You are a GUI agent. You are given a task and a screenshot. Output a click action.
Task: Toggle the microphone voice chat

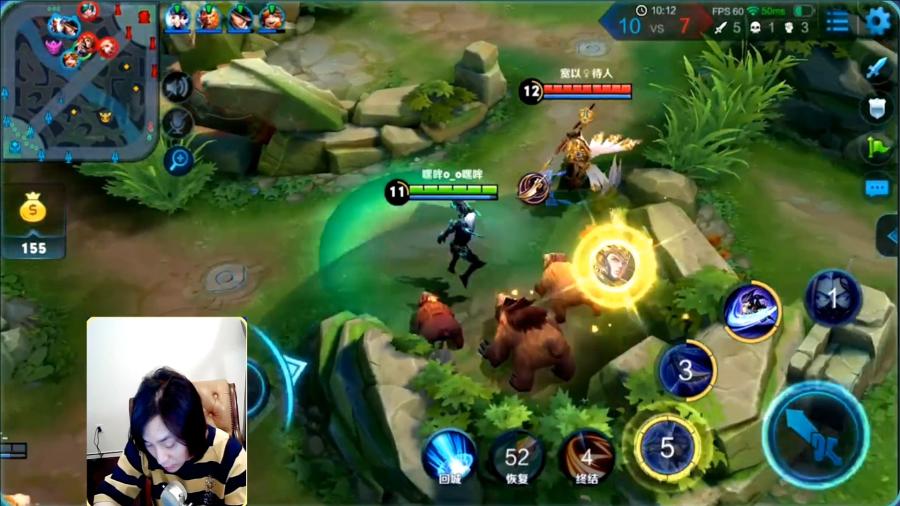click(x=177, y=122)
